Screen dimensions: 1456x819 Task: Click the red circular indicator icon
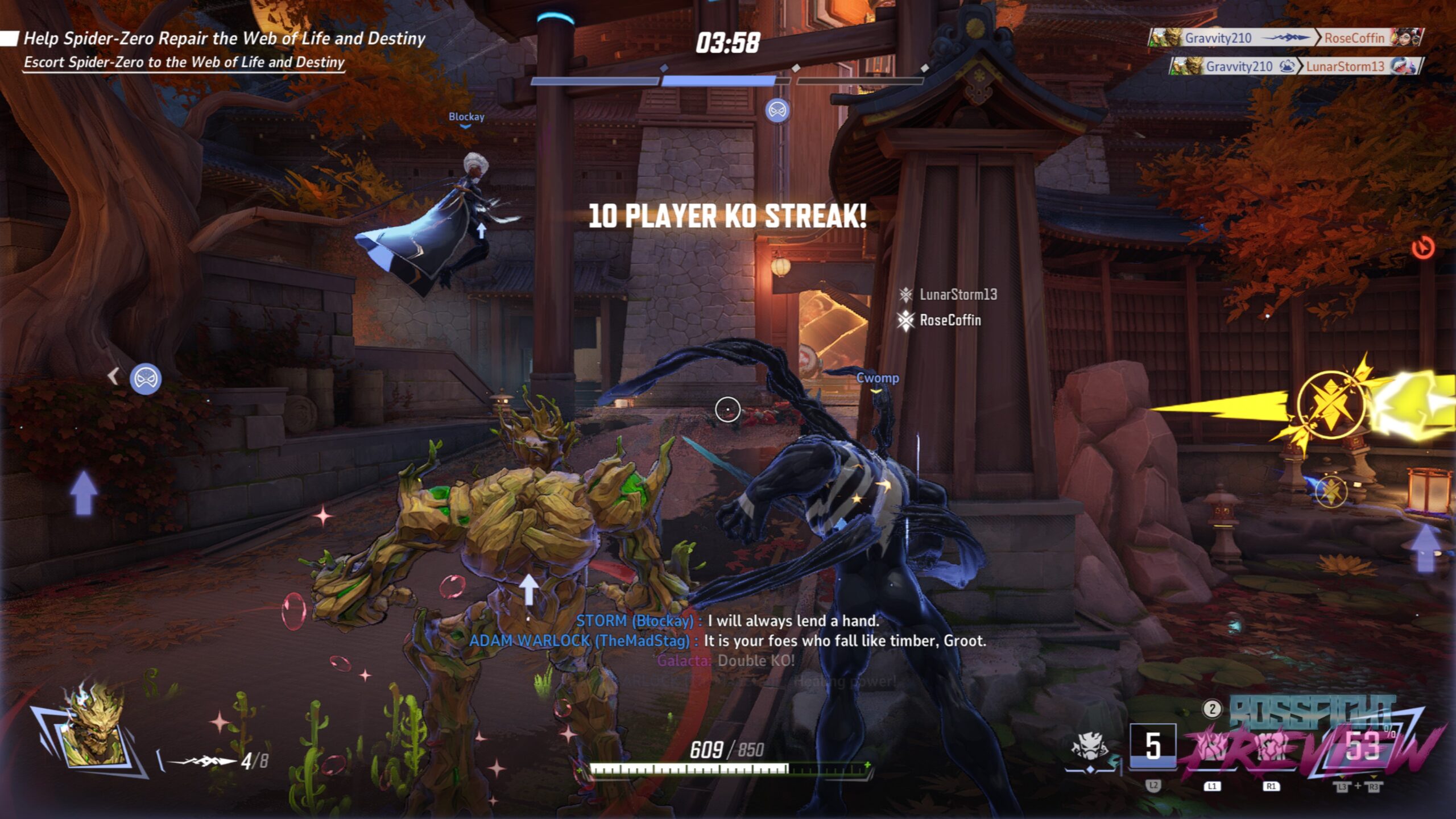pyautogui.click(x=1423, y=248)
